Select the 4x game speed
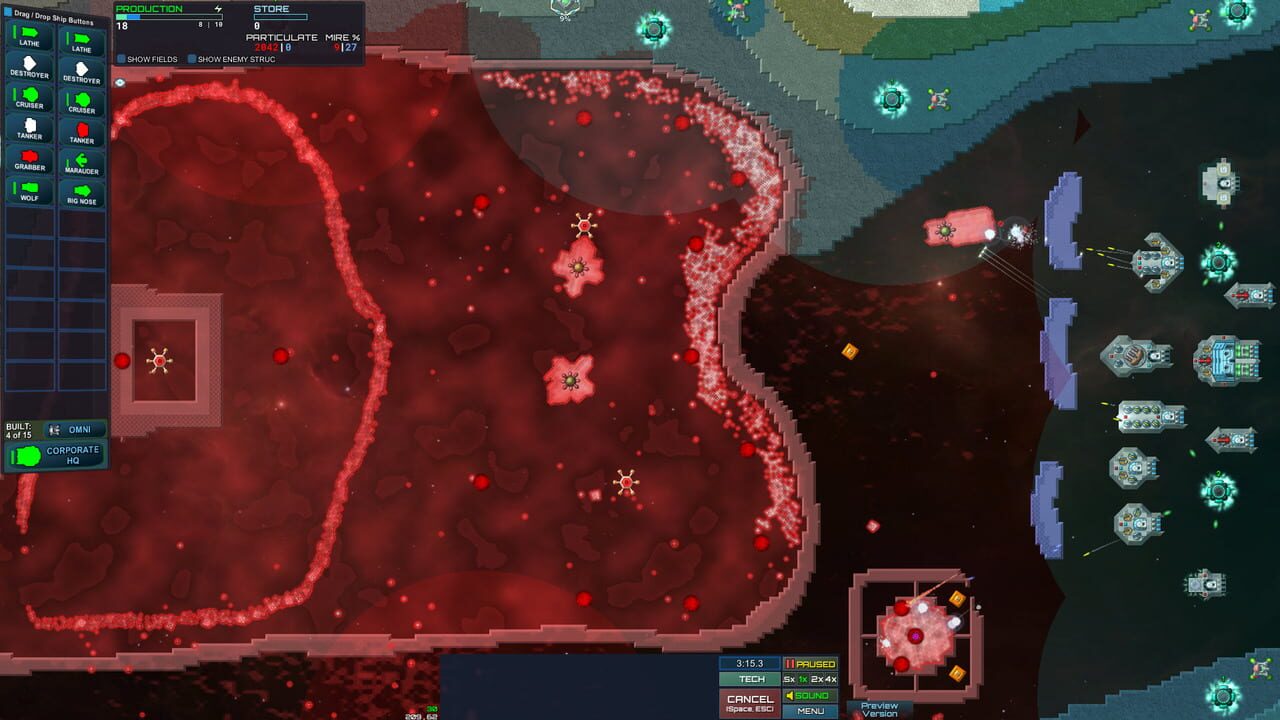The width and height of the screenshot is (1280, 720). [830, 679]
